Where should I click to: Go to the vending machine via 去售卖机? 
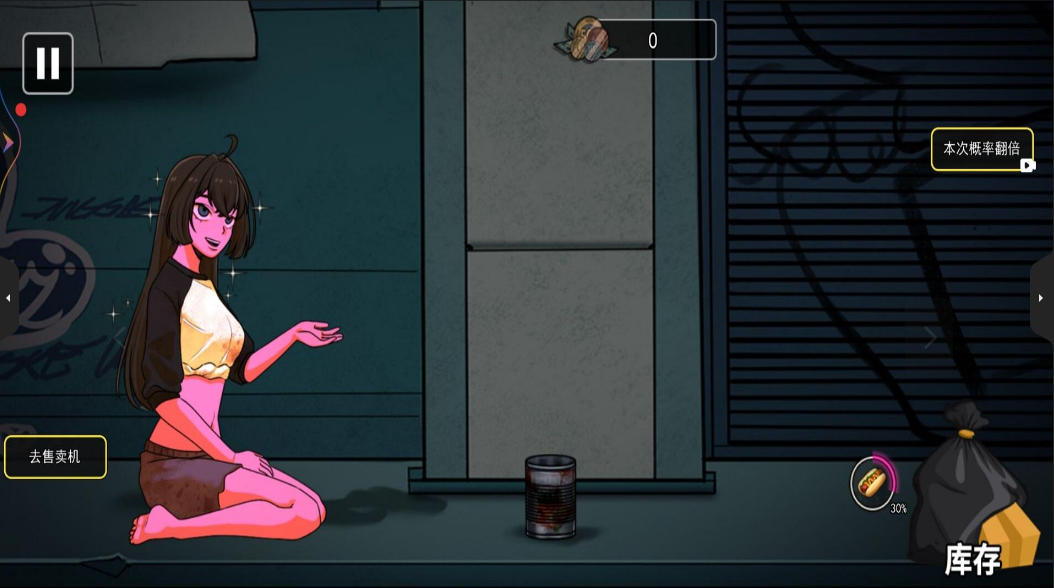point(55,457)
